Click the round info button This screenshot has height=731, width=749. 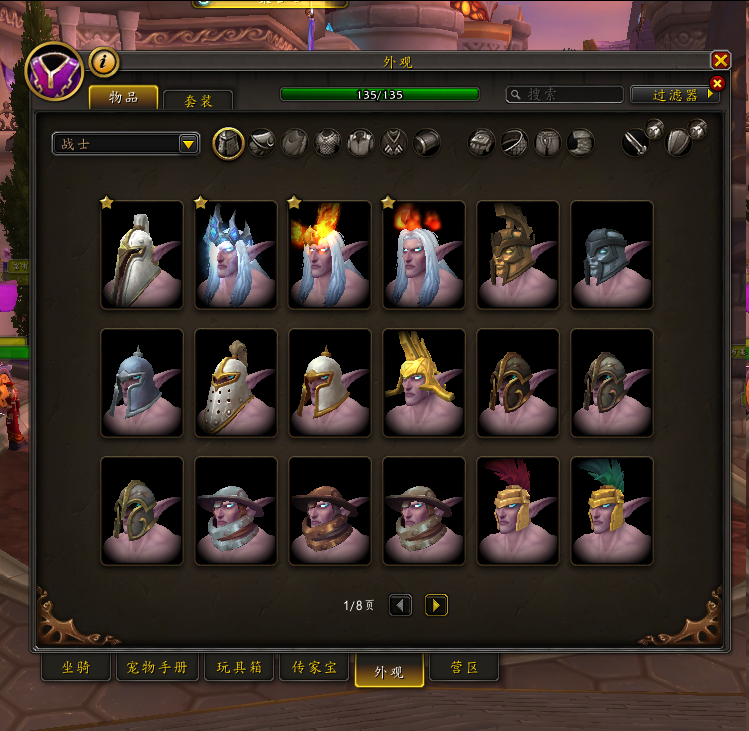point(104,62)
